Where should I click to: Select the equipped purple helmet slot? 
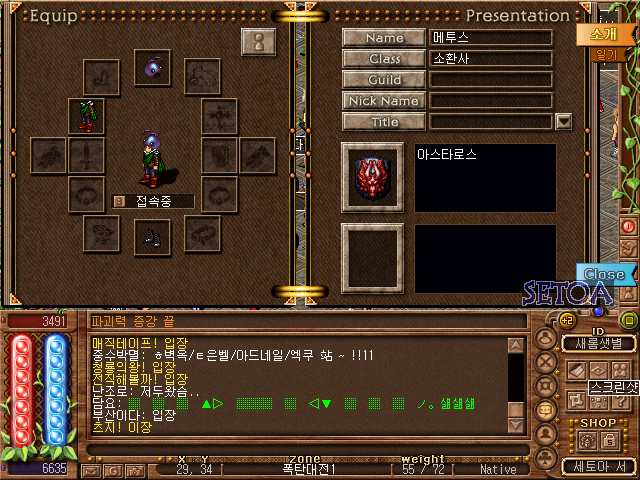pyautogui.click(x=153, y=68)
